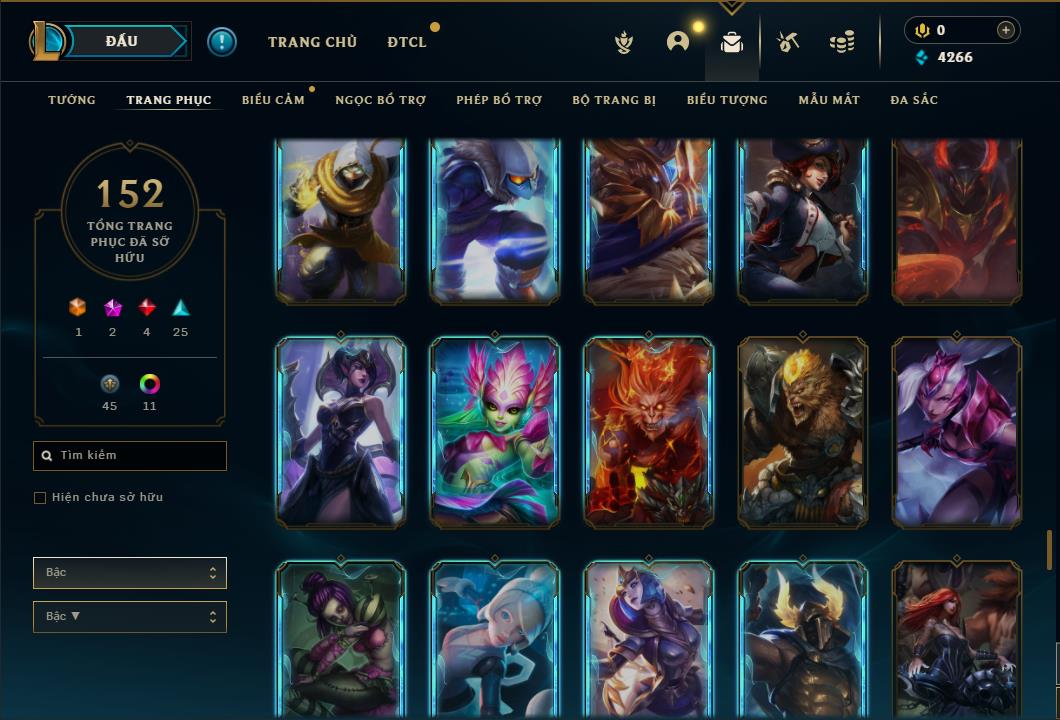Screen dimensions: 1060x720
Task: Open the store coins icon
Action: click(x=842, y=42)
